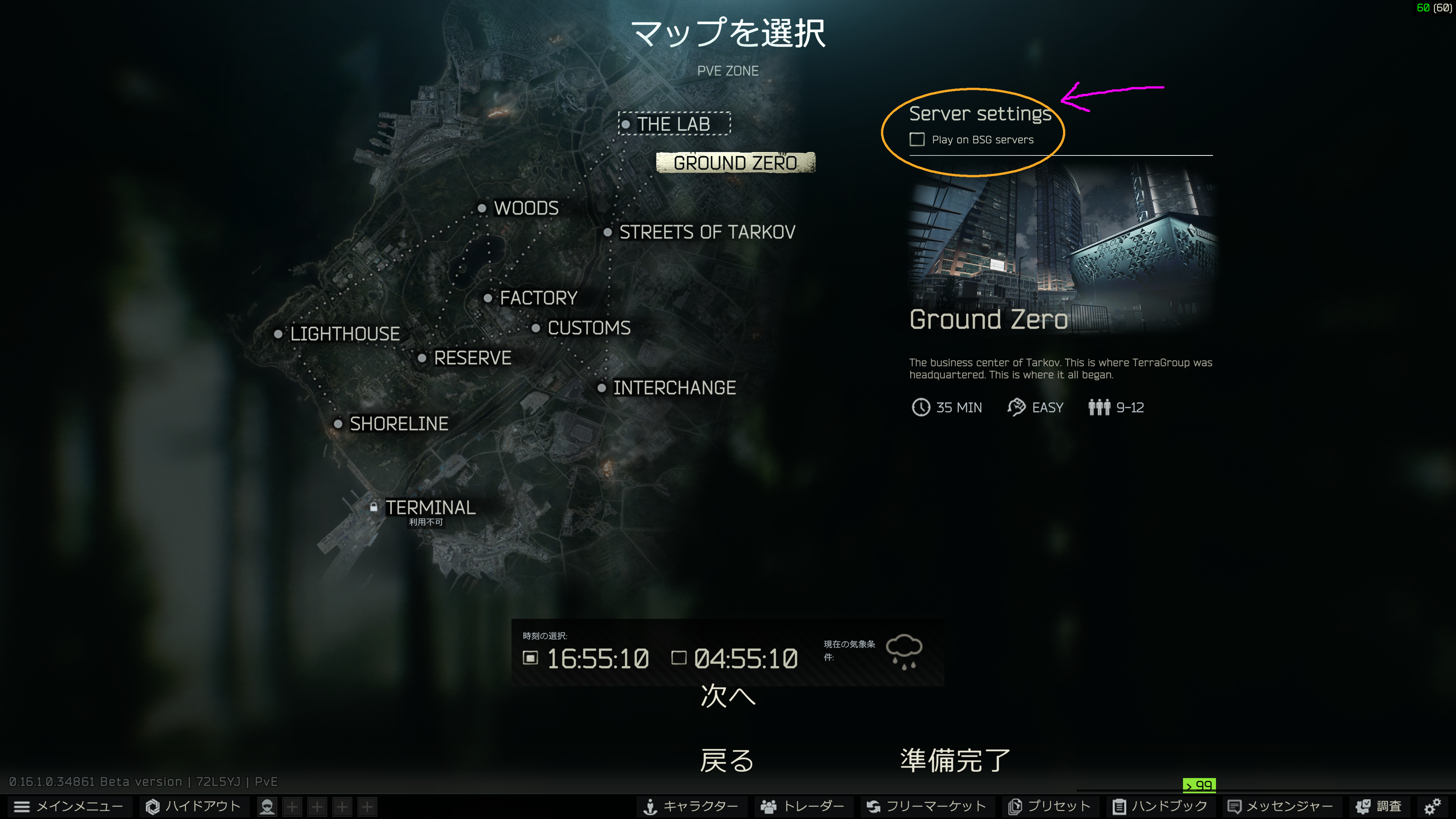Screen dimensions: 1456x819
Task: Confirm ready with 準備完了
Action: (x=955, y=760)
